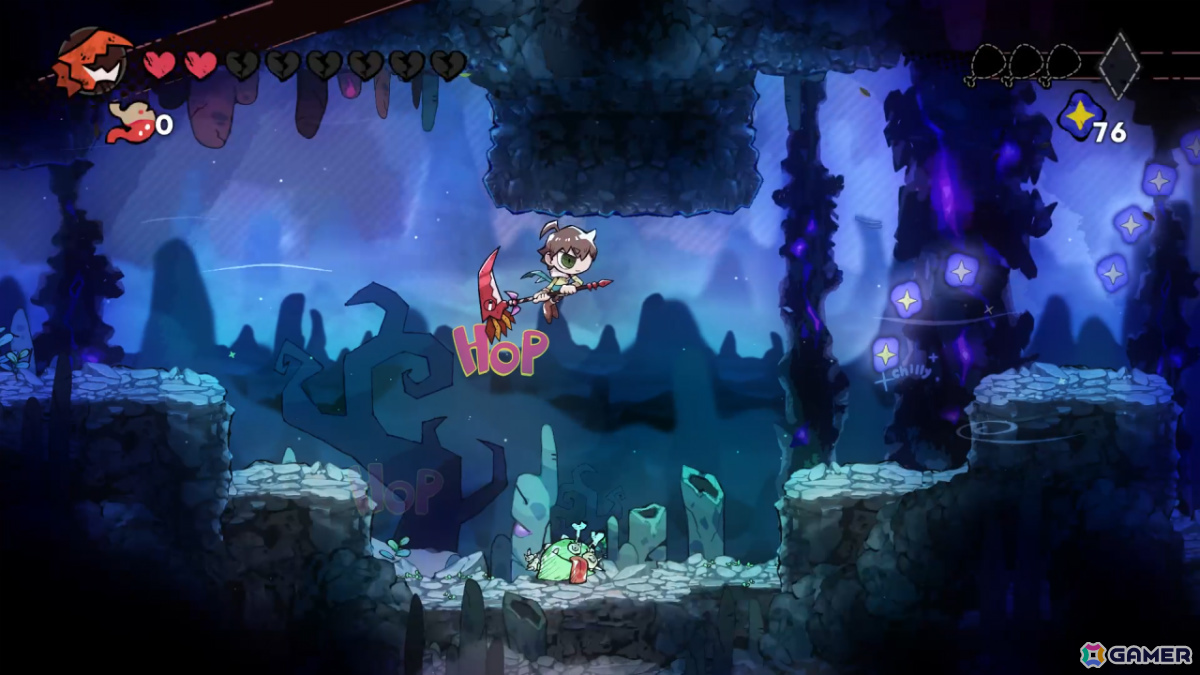Click the yellow star currency icon
The height and width of the screenshot is (675, 1200).
point(1078,117)
